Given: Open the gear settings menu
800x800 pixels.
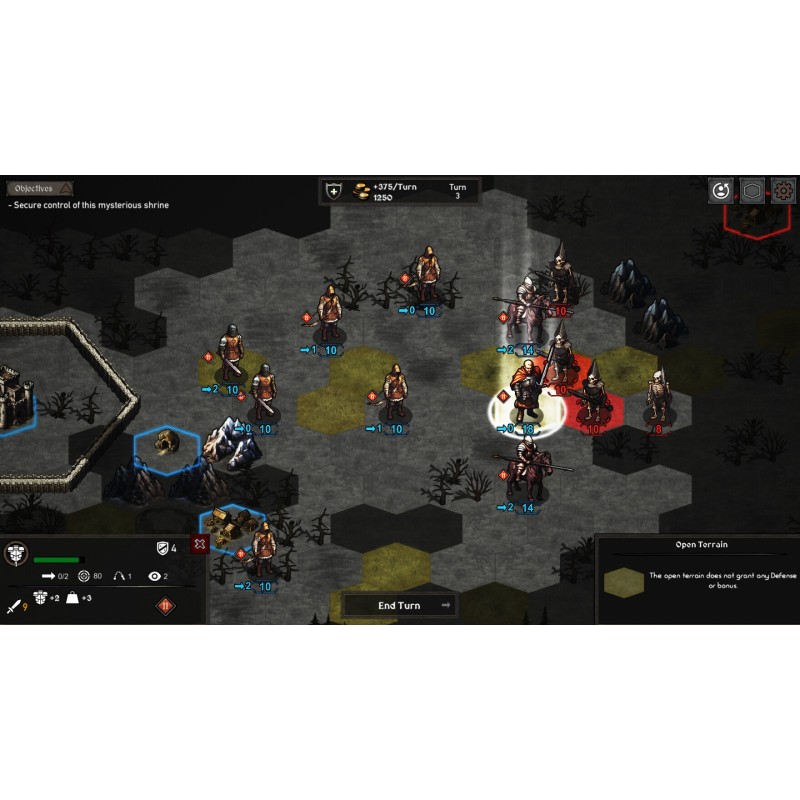Looking at the screenshot, I should [x=784, y=190].
